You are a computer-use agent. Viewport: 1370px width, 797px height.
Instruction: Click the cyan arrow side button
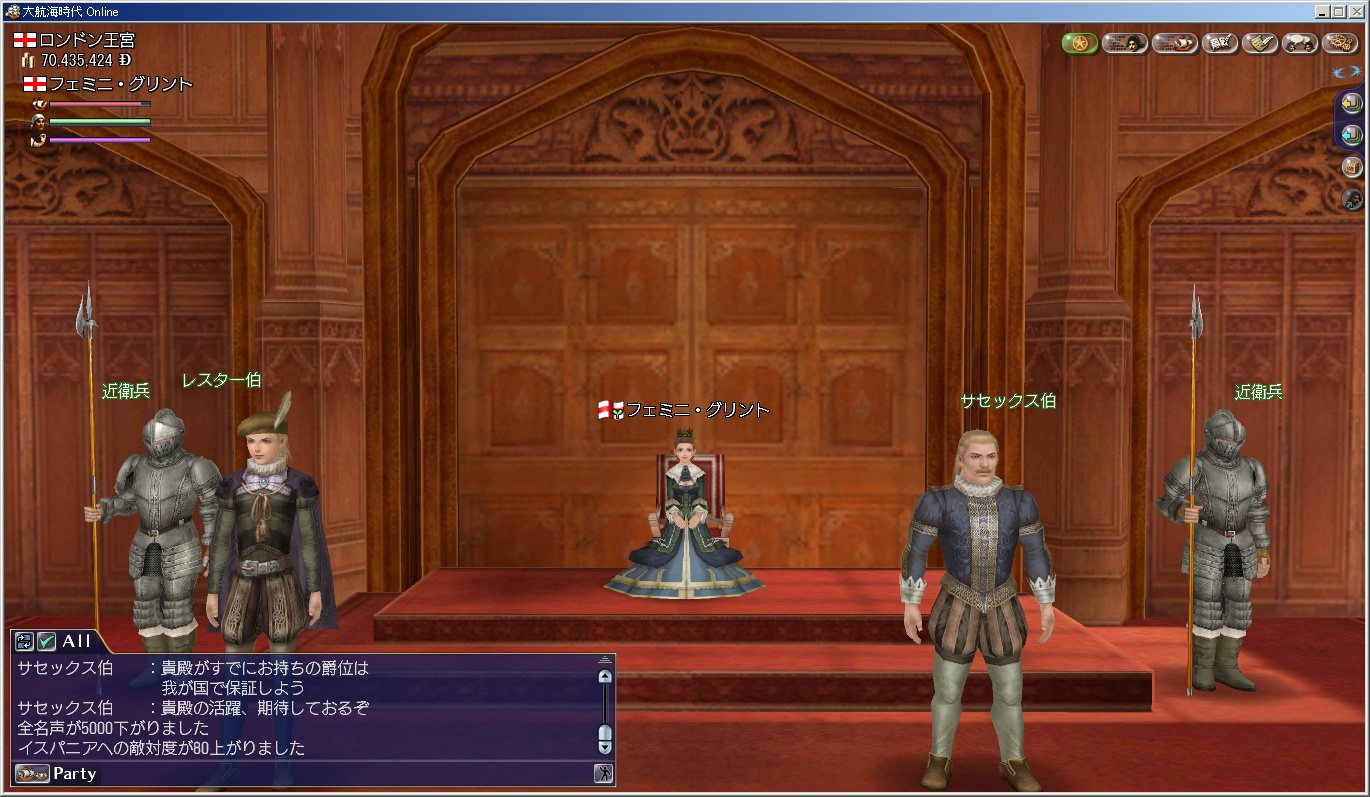[1351, 134]
